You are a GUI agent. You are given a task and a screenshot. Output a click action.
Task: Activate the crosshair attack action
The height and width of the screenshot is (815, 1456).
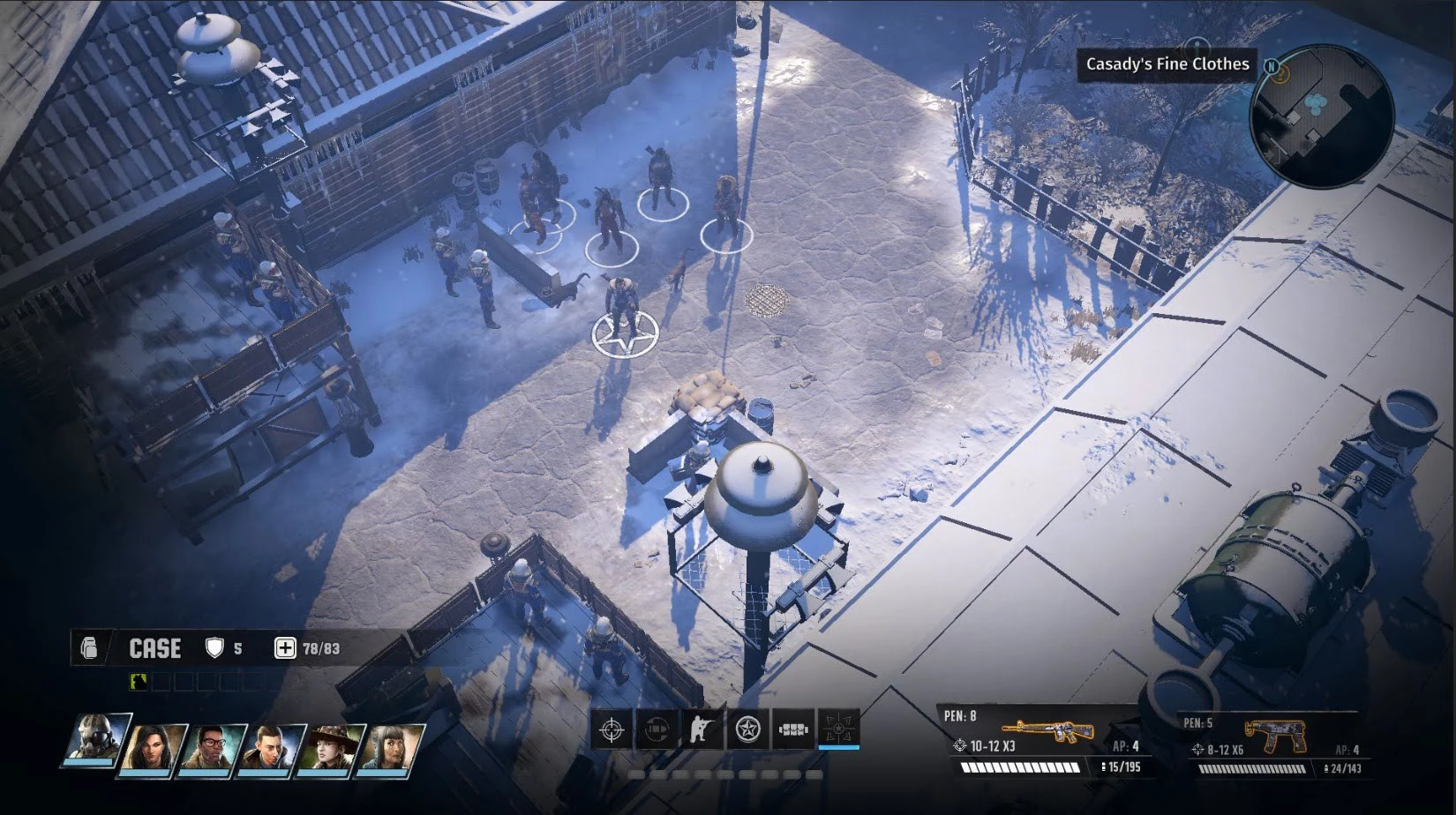[612, 729]
